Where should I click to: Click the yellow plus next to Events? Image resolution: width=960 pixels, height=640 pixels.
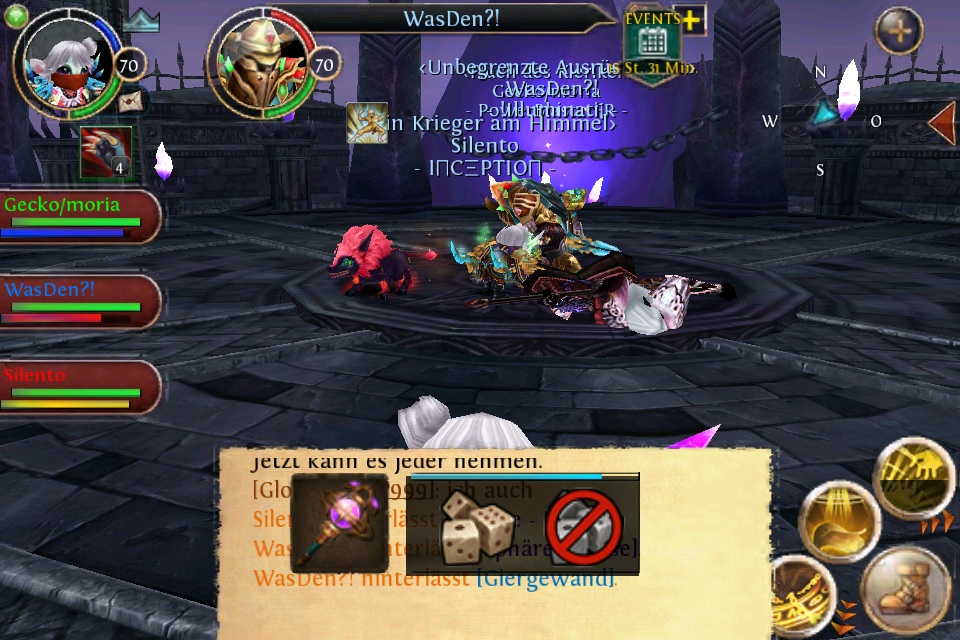point(691,20)
